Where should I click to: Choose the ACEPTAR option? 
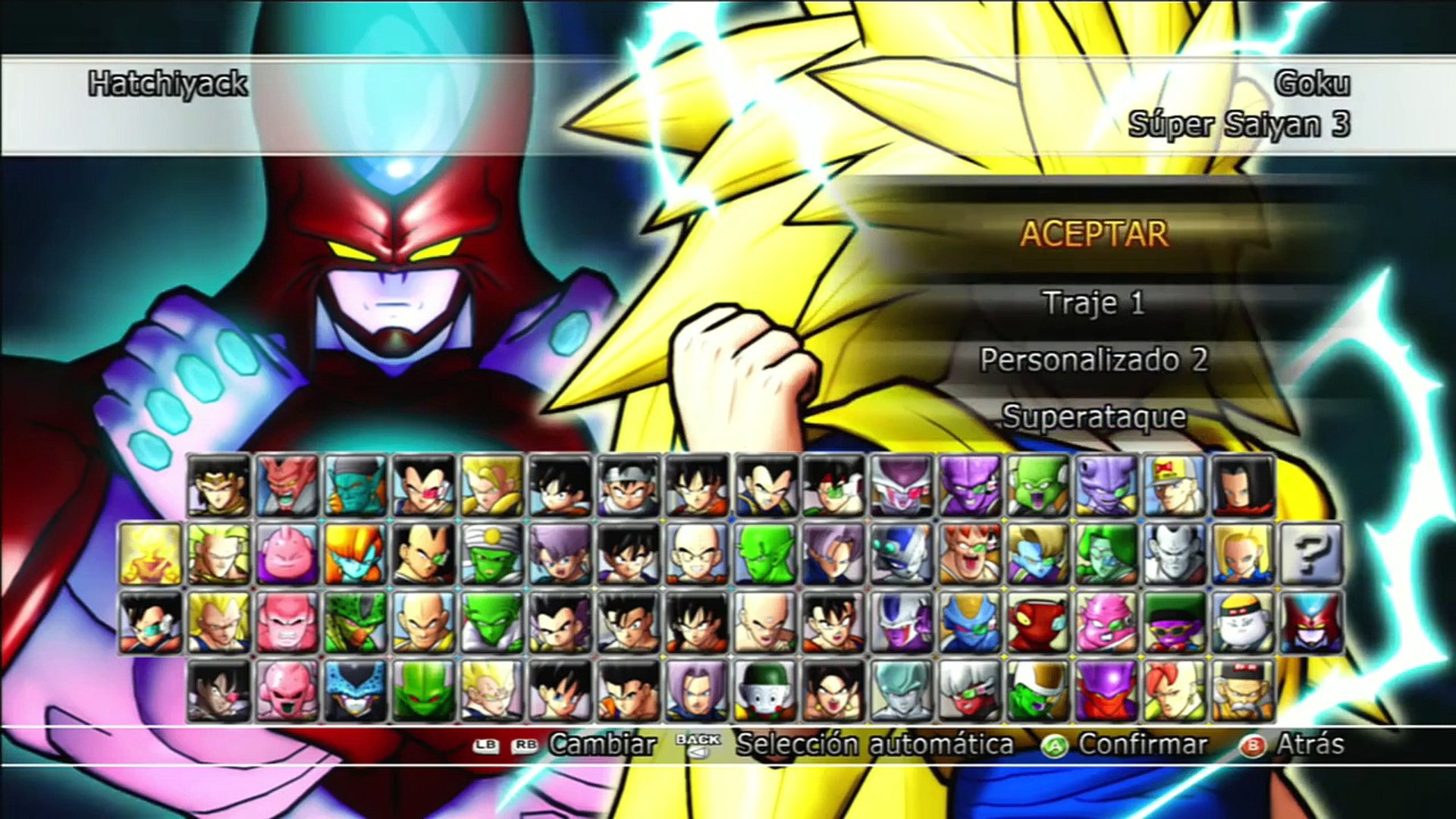point(1094,234)
